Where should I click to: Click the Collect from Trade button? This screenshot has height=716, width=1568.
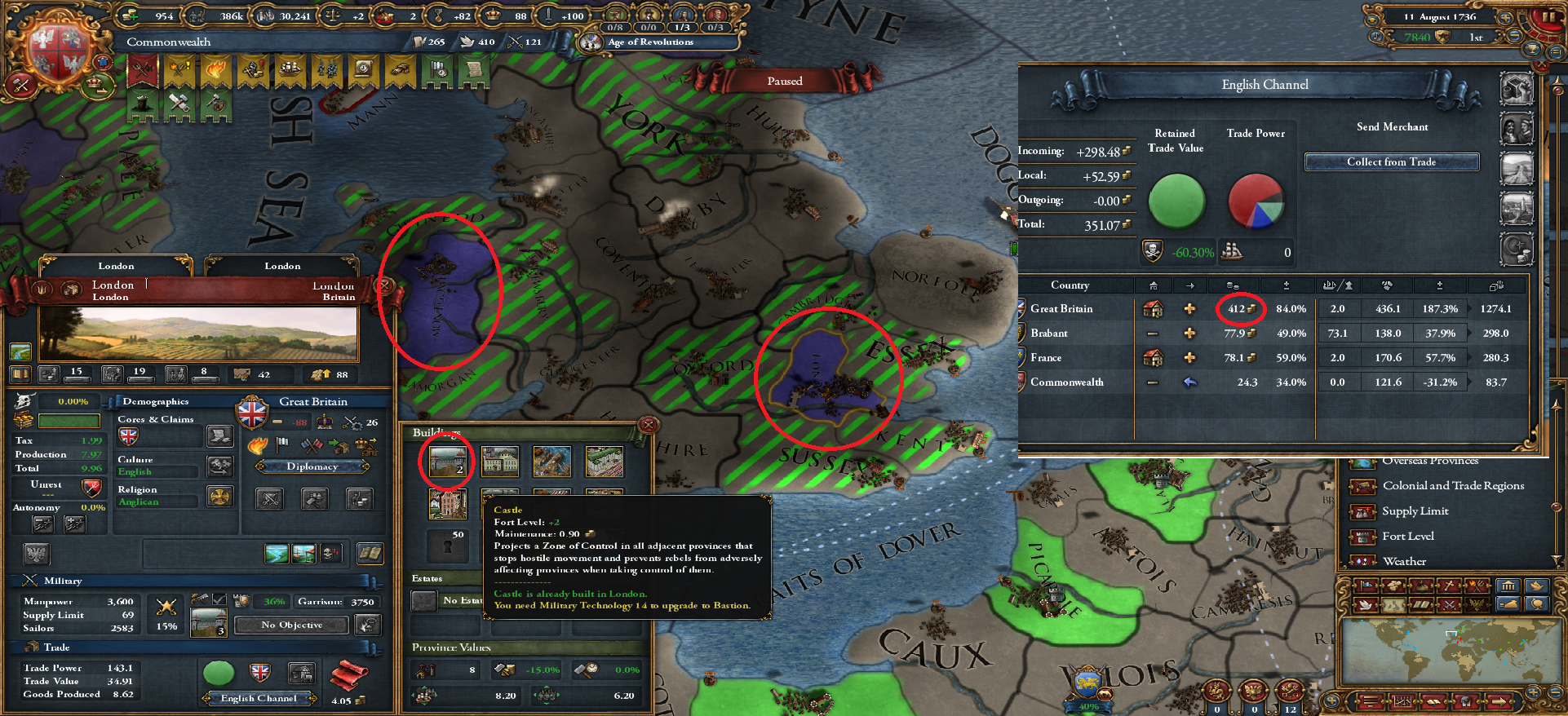coord(1391,161)
